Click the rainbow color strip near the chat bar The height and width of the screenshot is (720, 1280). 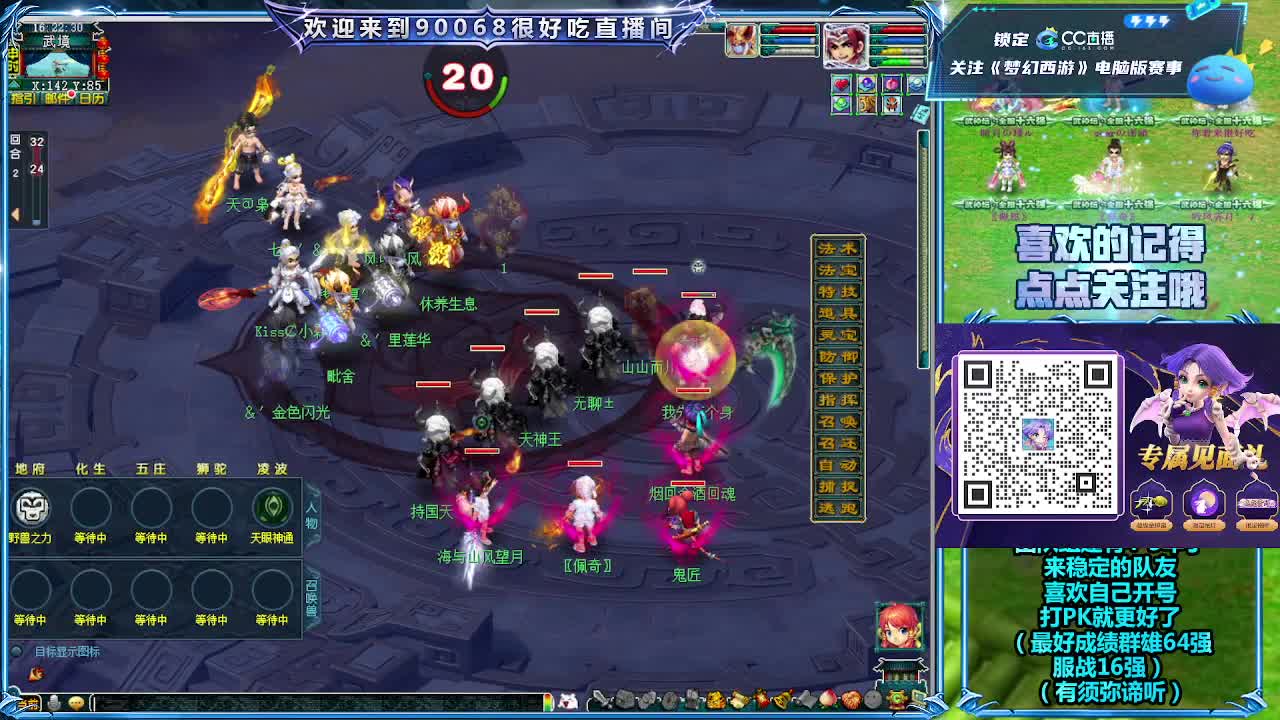pyautogui.click(x=548, y=700)
